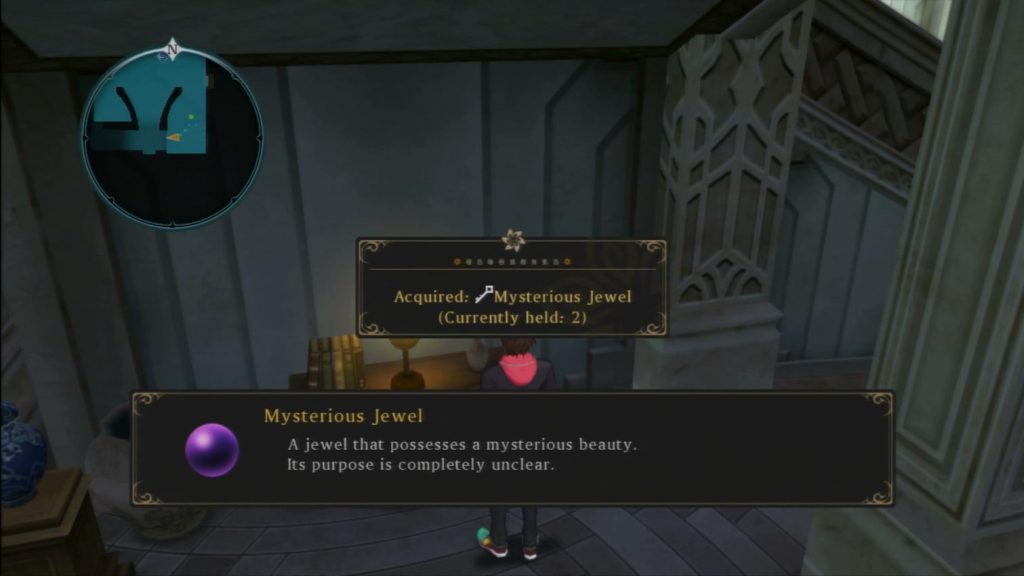Screen dimensions: 1024x576
Task: Click the circular minimap
Action: tap(172, 138)
